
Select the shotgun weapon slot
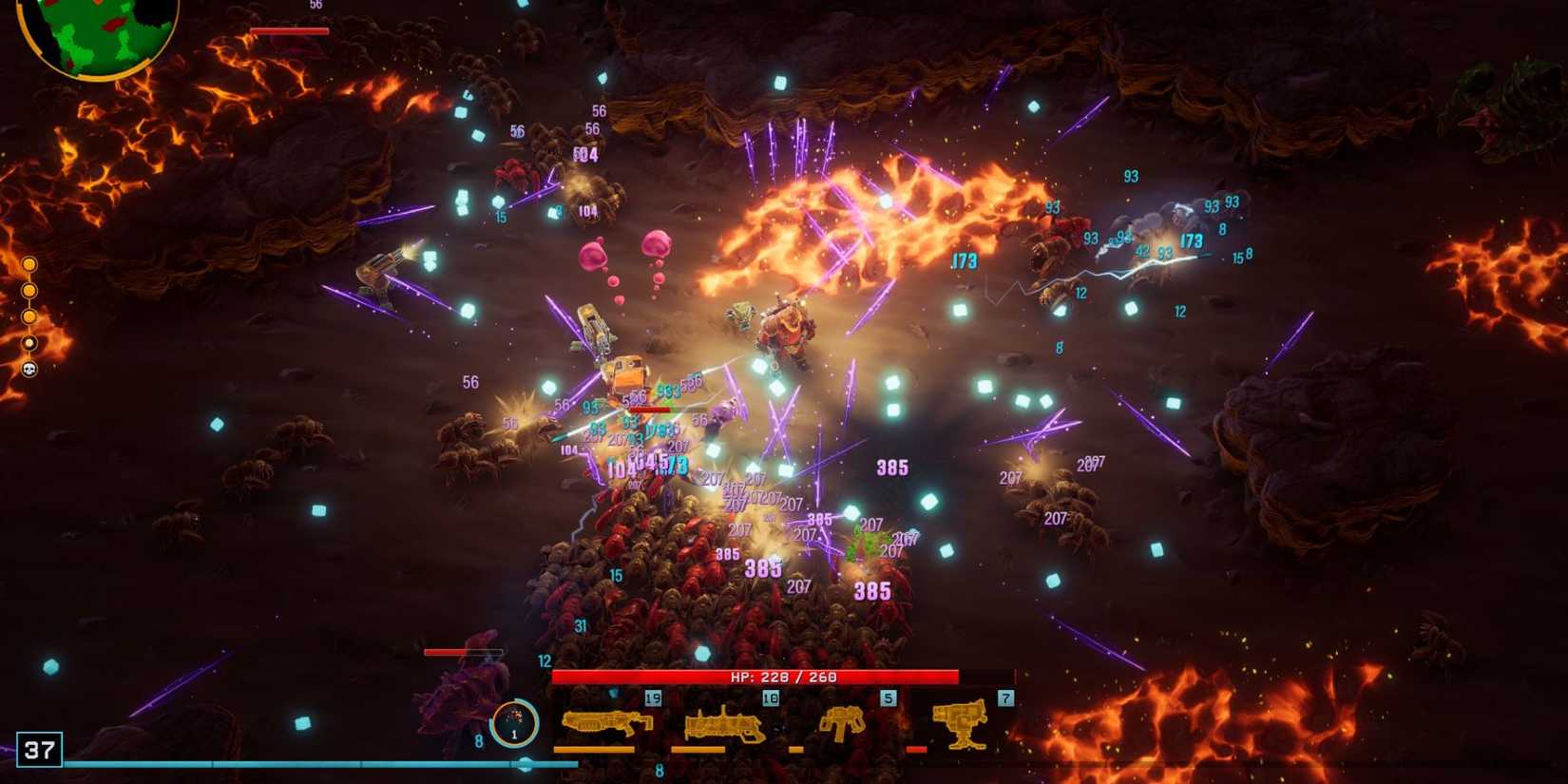(x=606, y=723)
